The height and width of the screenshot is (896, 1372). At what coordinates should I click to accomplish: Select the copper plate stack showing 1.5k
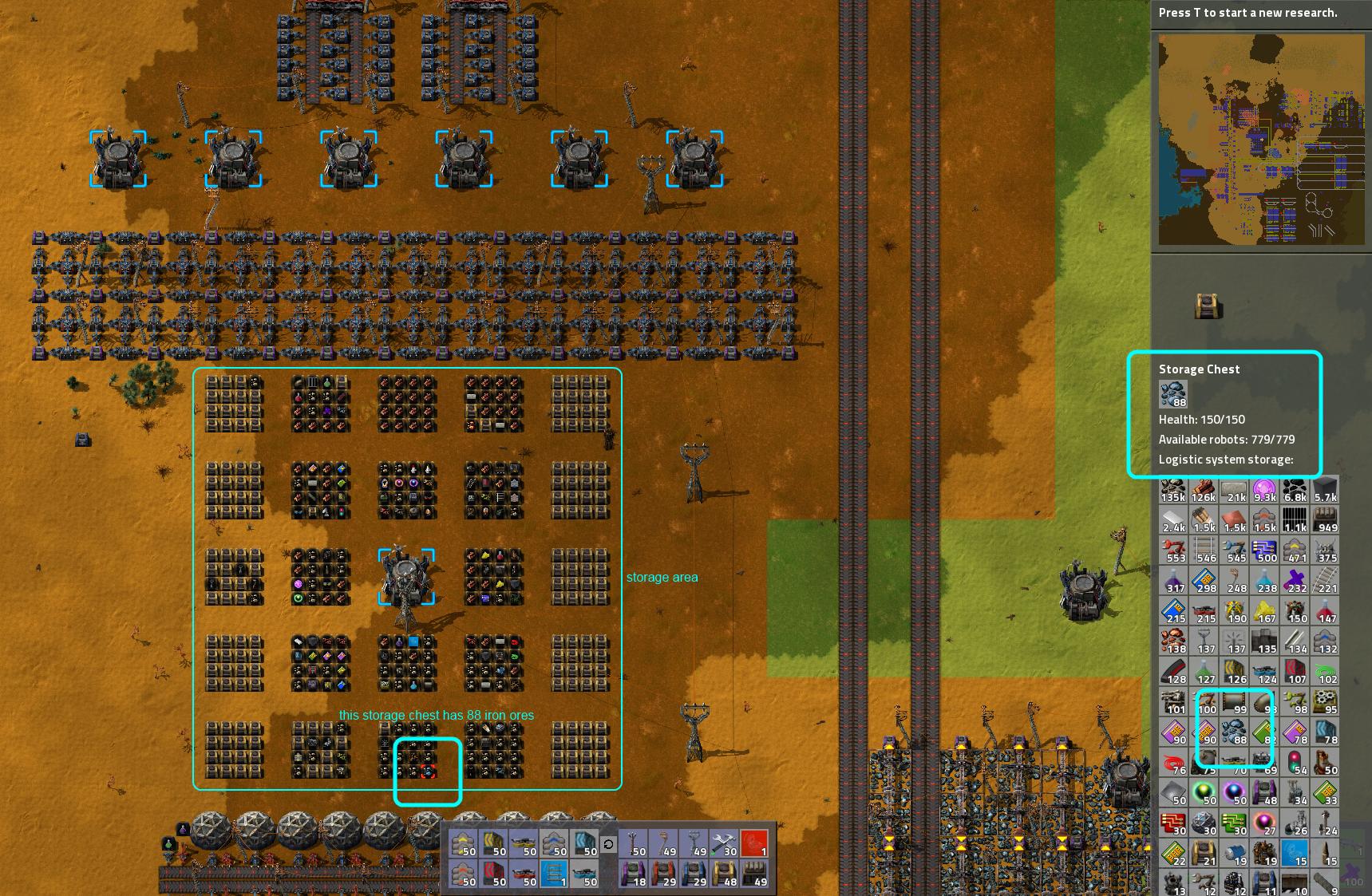coord(1234,519)
